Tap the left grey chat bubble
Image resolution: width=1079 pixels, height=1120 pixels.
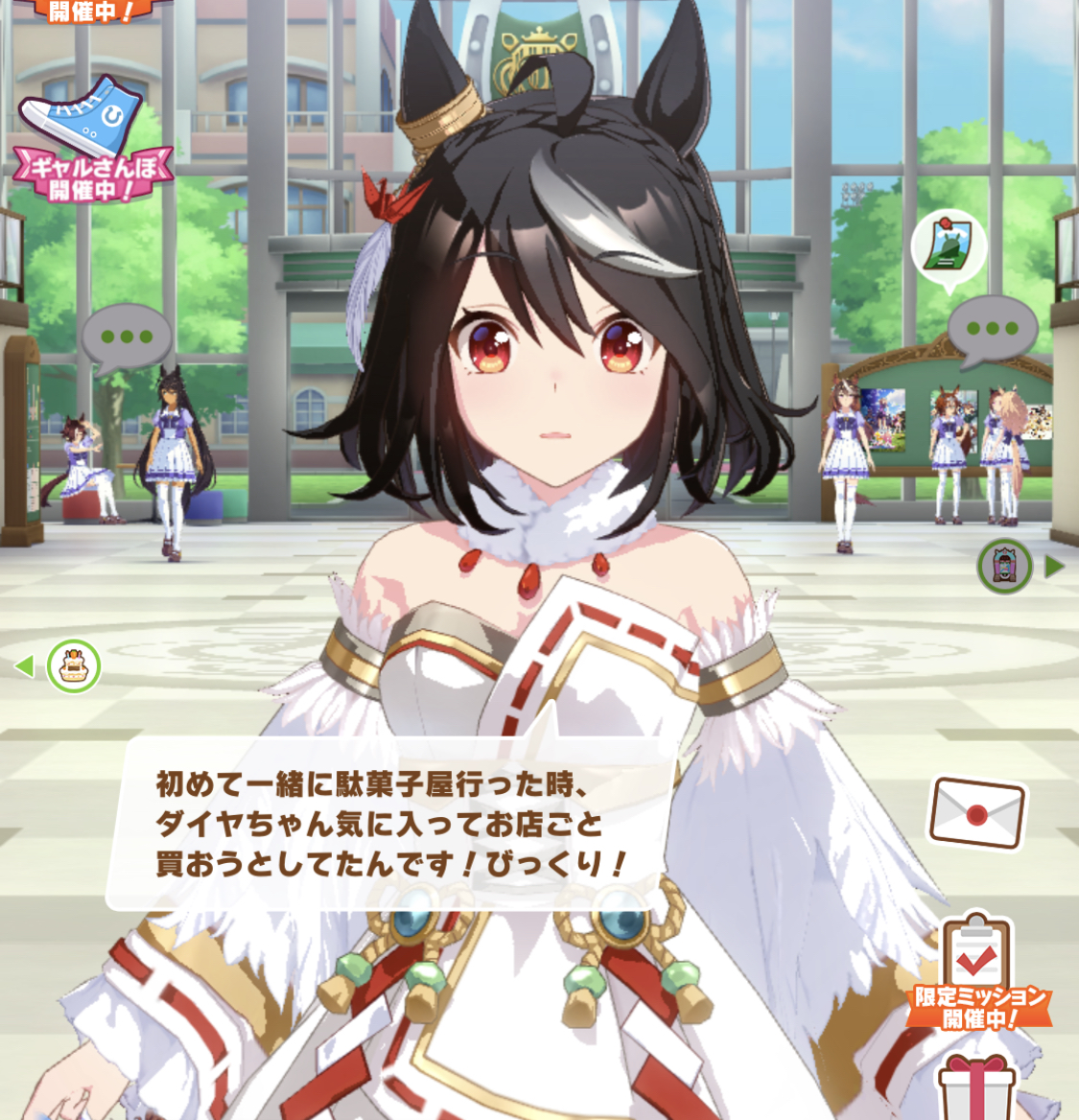pyautogui.click(x=127, y=338)
